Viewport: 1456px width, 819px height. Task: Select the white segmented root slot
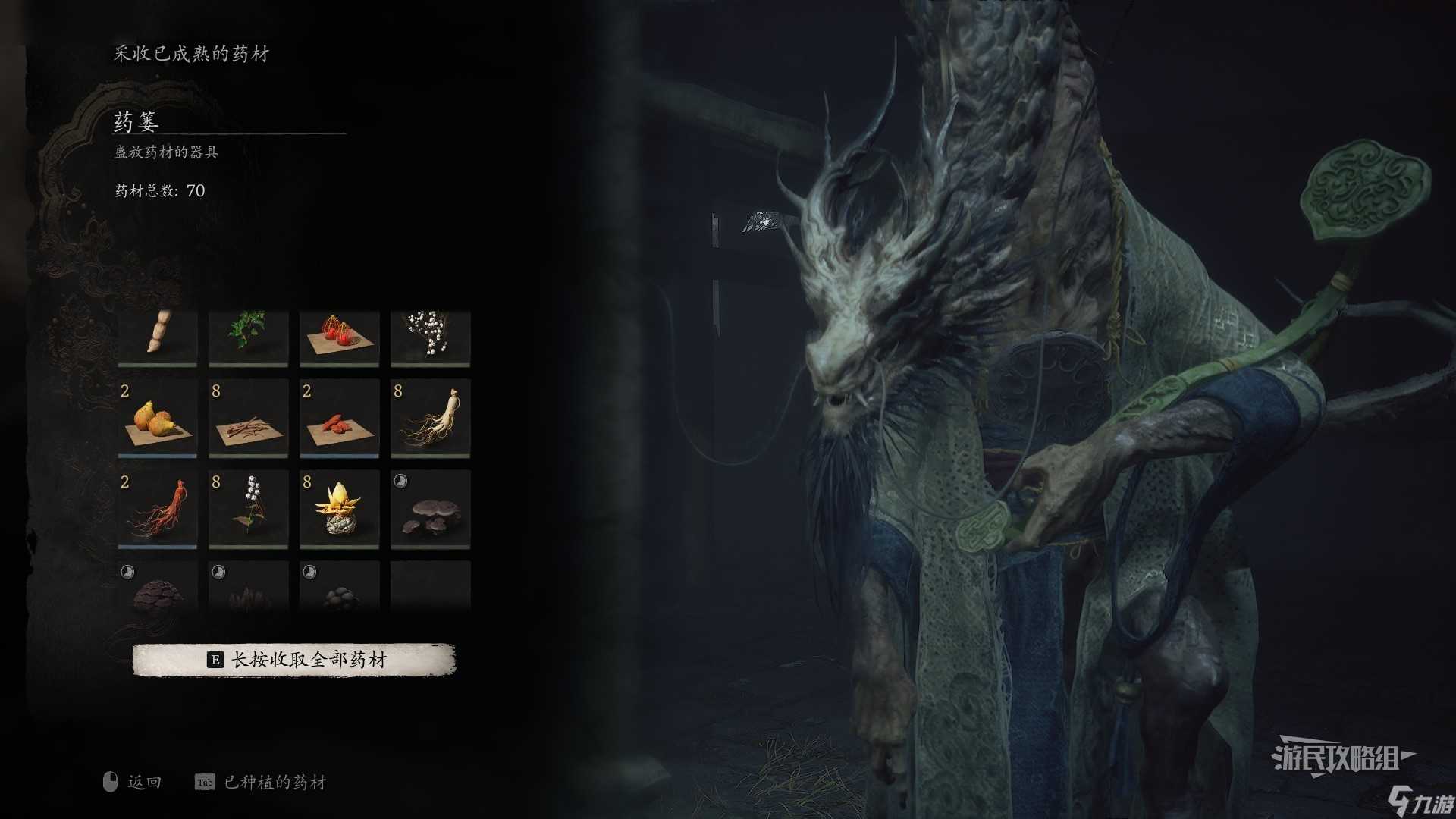158,337
